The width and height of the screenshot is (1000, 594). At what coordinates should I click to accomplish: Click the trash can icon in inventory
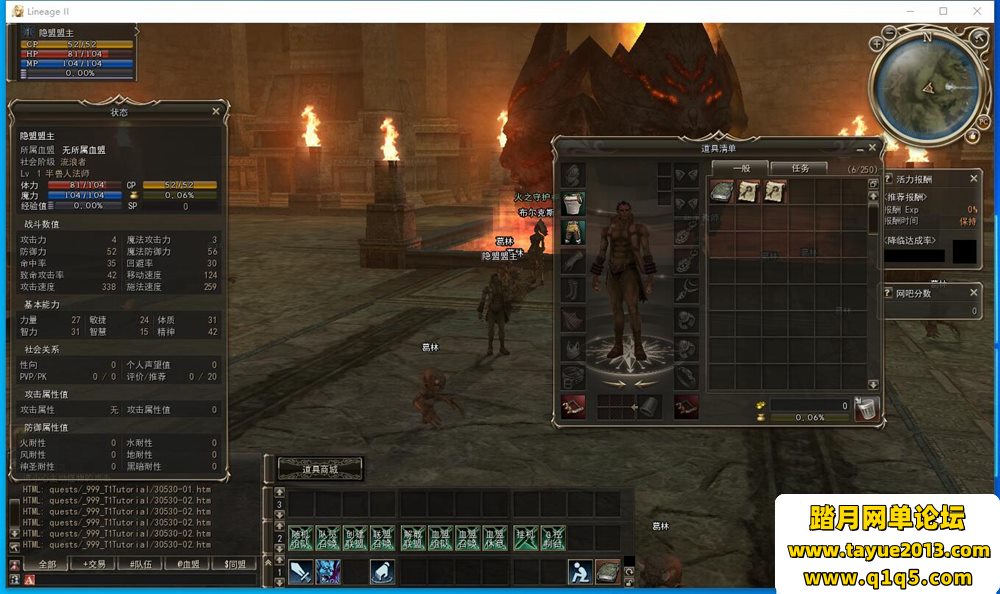click(x=866, y=407)
